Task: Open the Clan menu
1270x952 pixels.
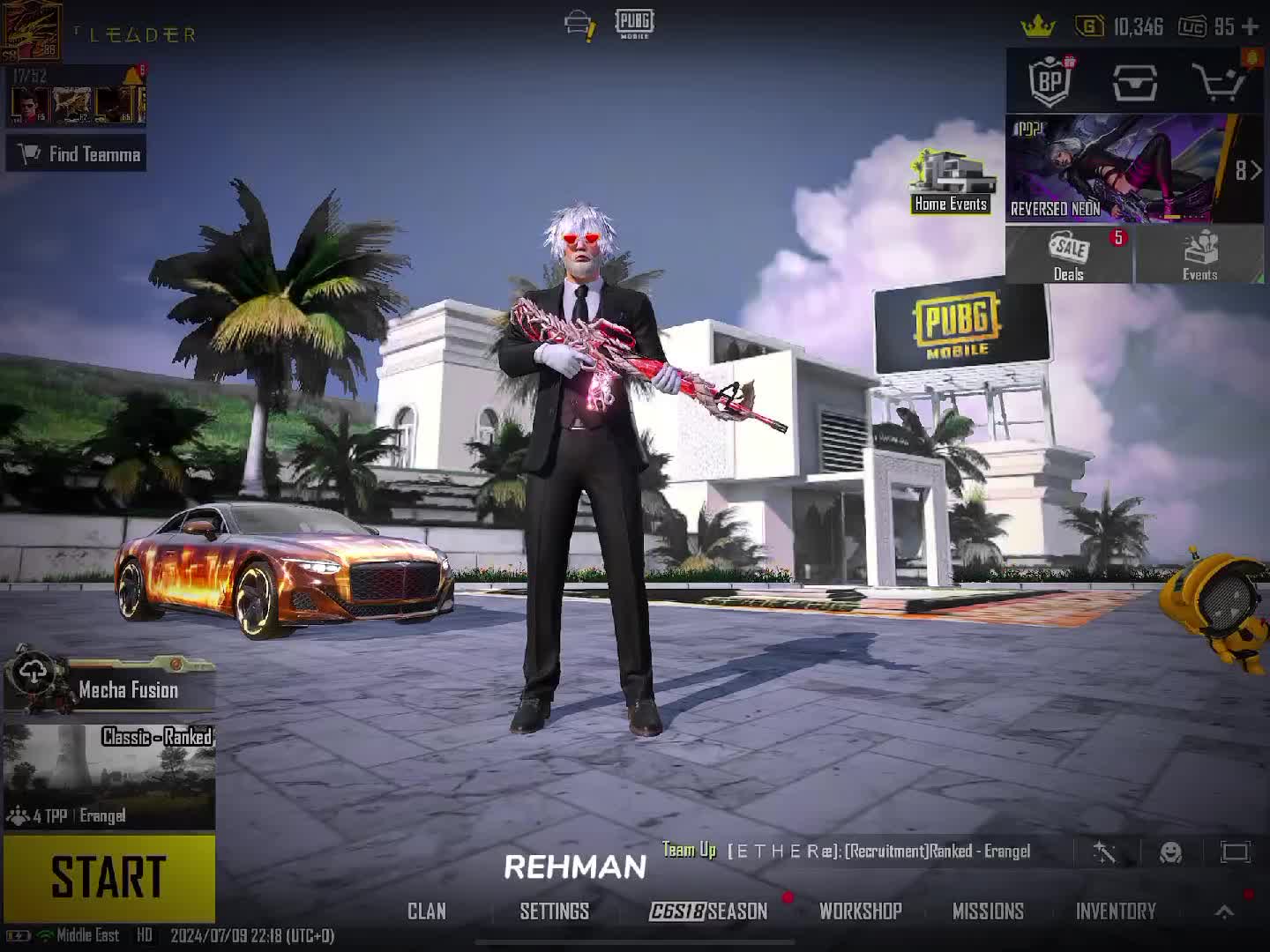Action: [427, 911]
